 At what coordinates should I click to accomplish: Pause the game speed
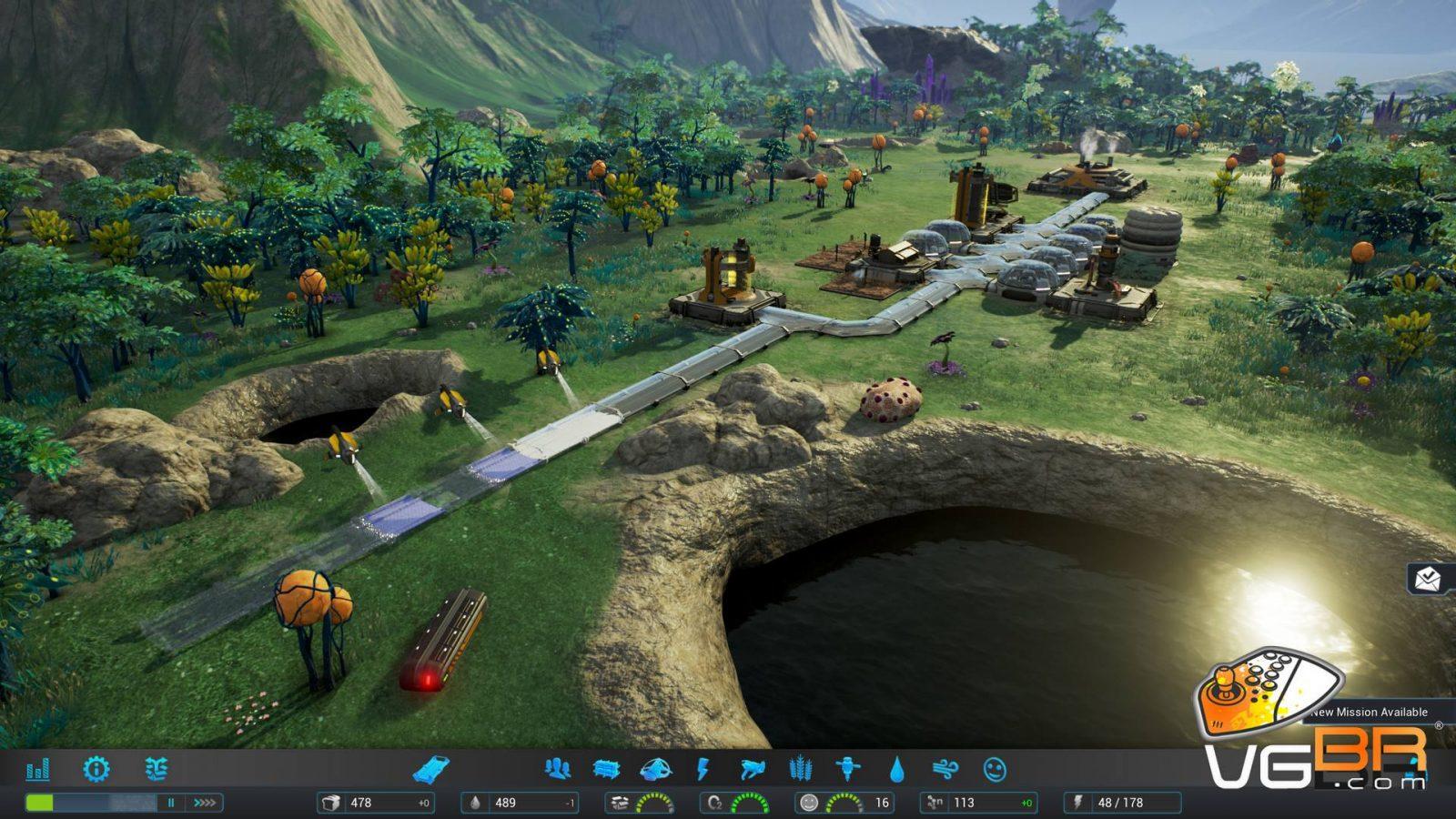coord(170,803)
